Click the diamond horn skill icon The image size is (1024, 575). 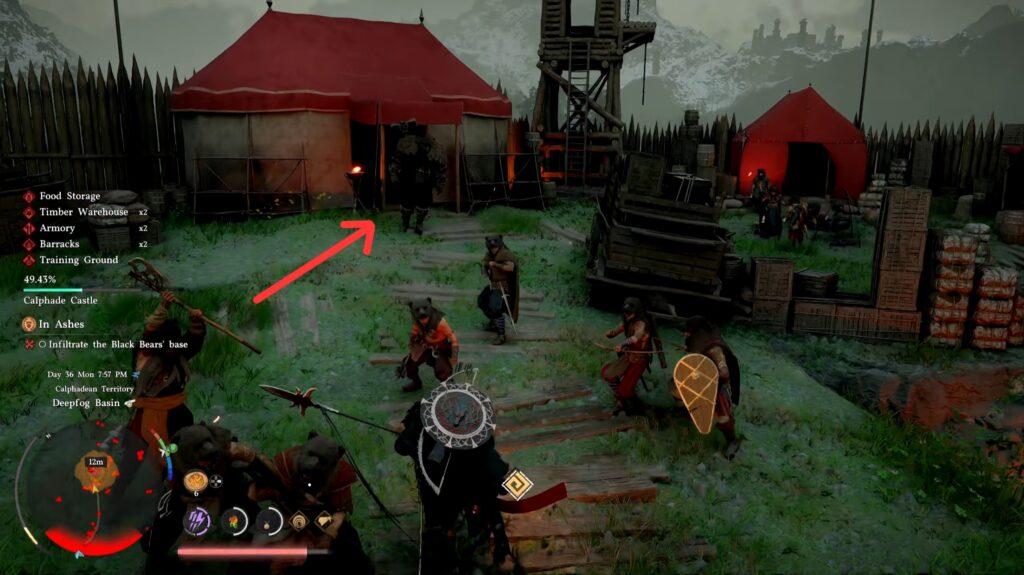(325, 520)
